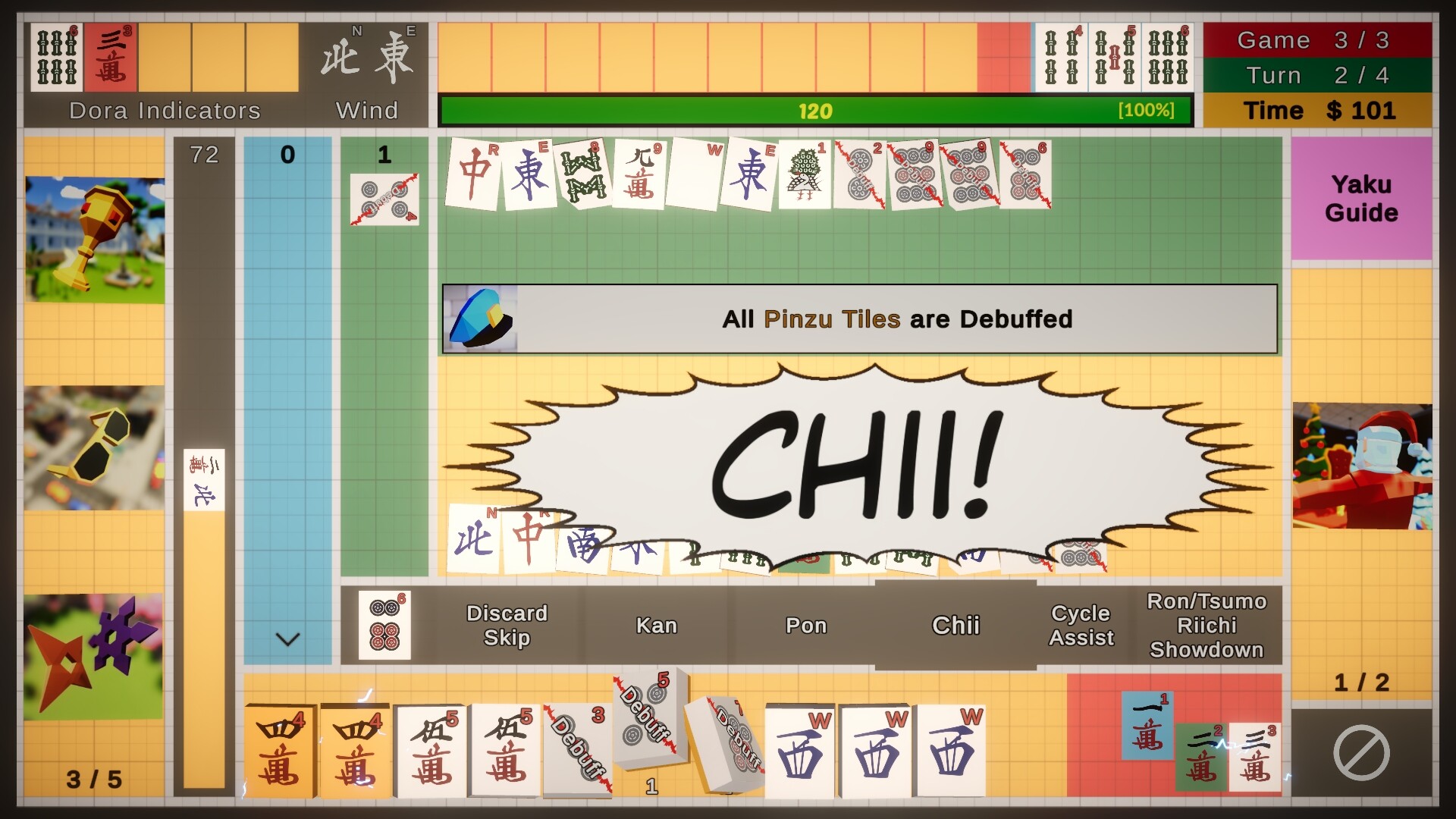Image resolution: width=1456 pixels, height=819 pixels.
Task: Choose Discard Skip
Action: [507, 626]
